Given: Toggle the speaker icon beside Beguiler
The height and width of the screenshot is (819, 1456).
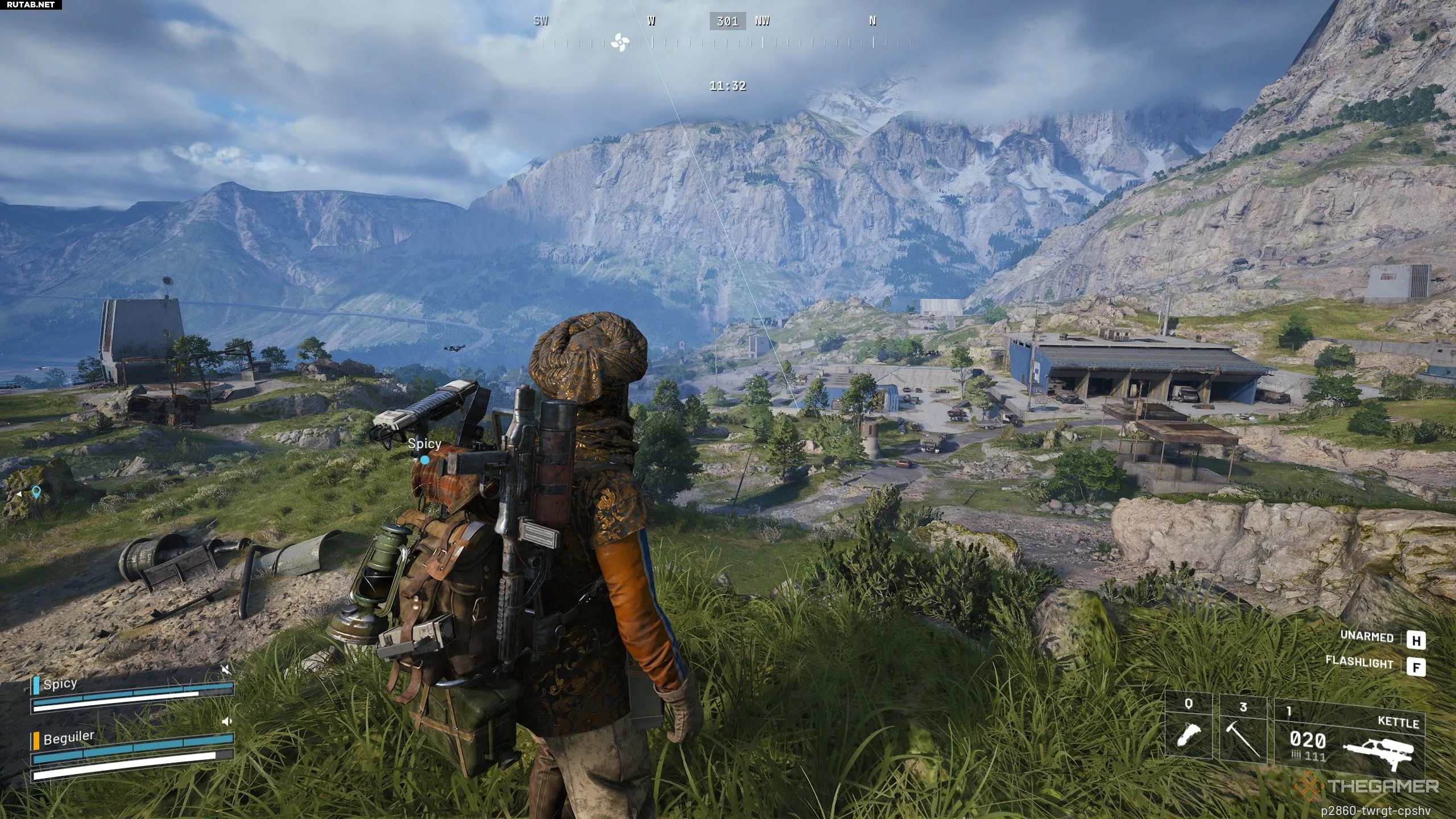Looking at the screenshot, I should (226, 721).
